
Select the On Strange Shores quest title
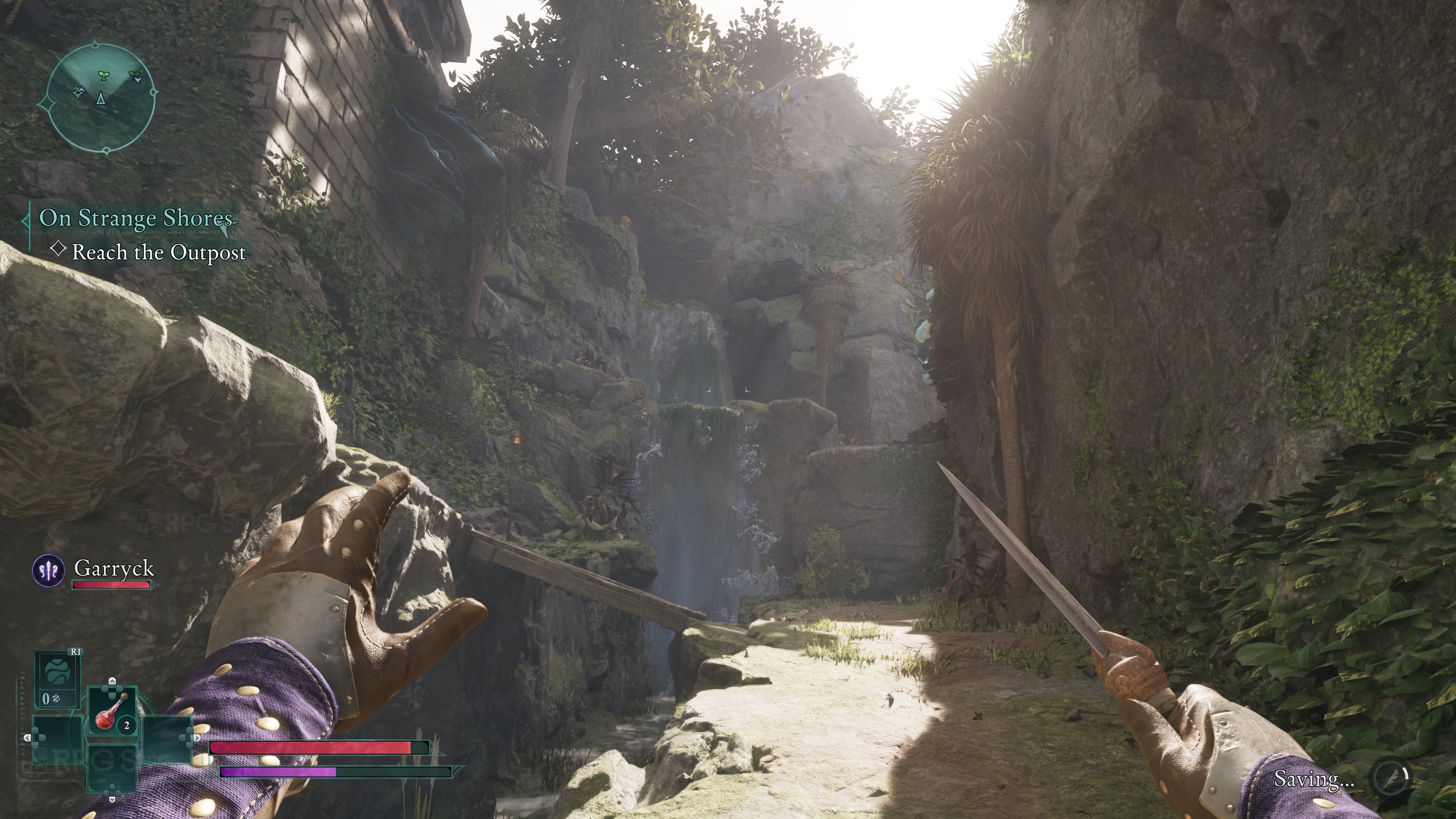(136, 218)
